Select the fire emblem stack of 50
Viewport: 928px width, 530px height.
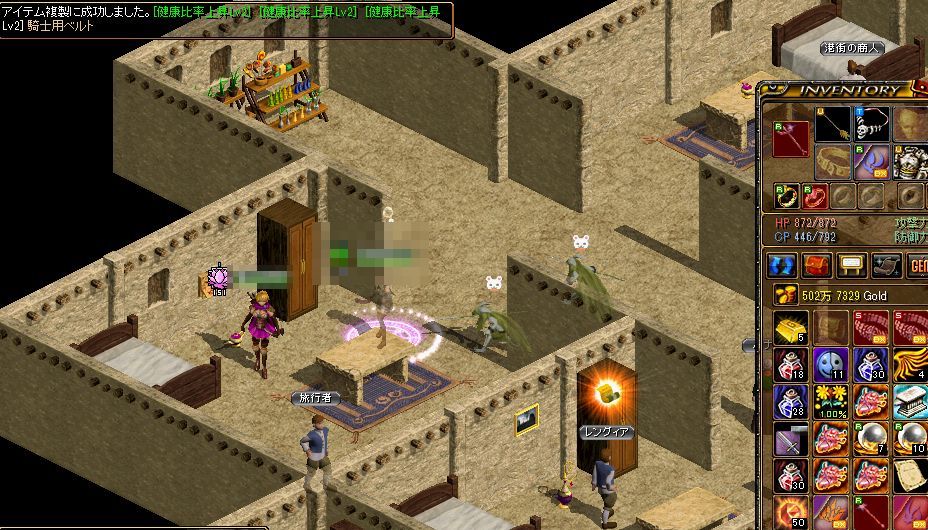(x=790, y=512)
